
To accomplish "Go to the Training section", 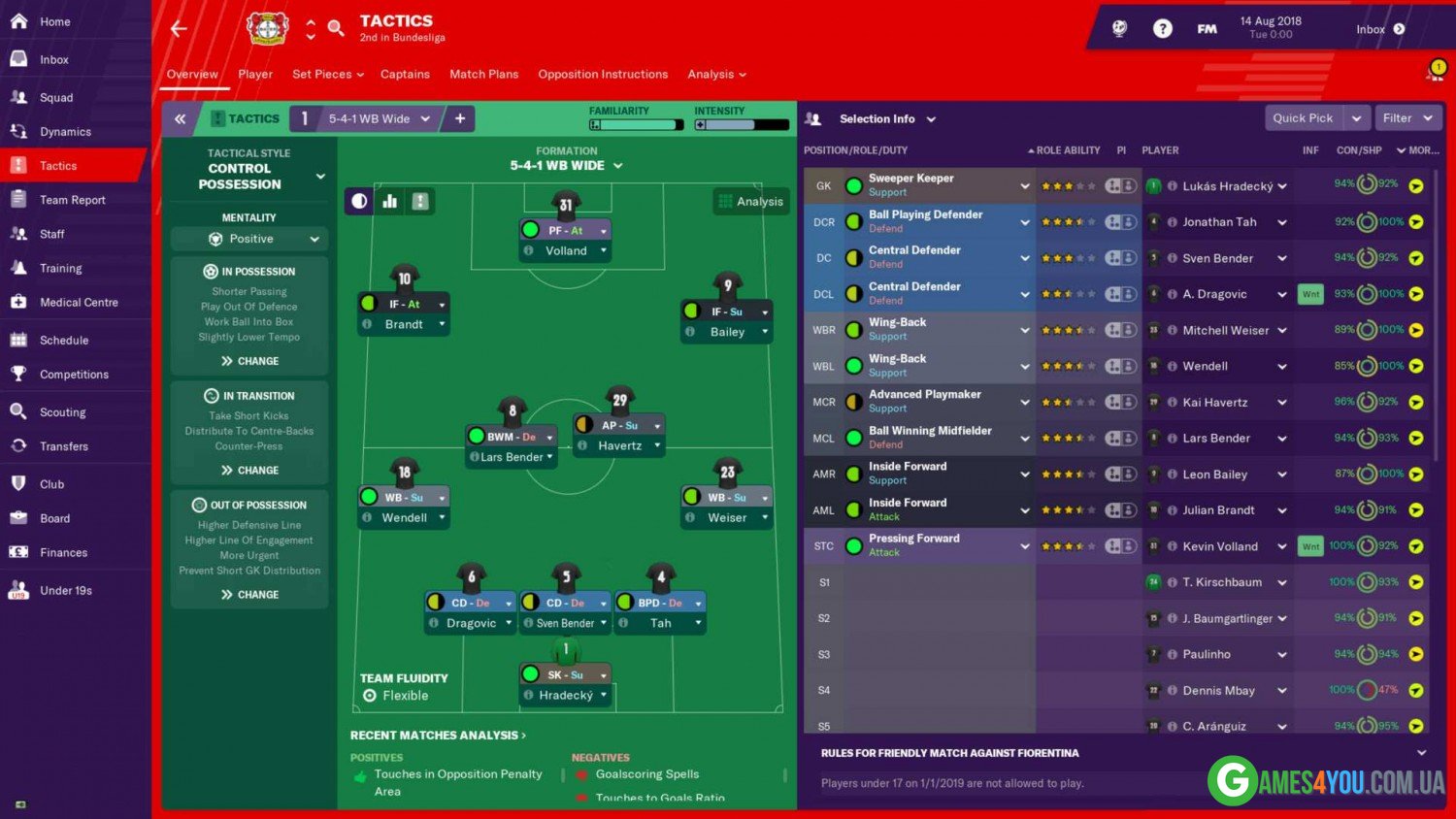I will [x=60, y=268].
